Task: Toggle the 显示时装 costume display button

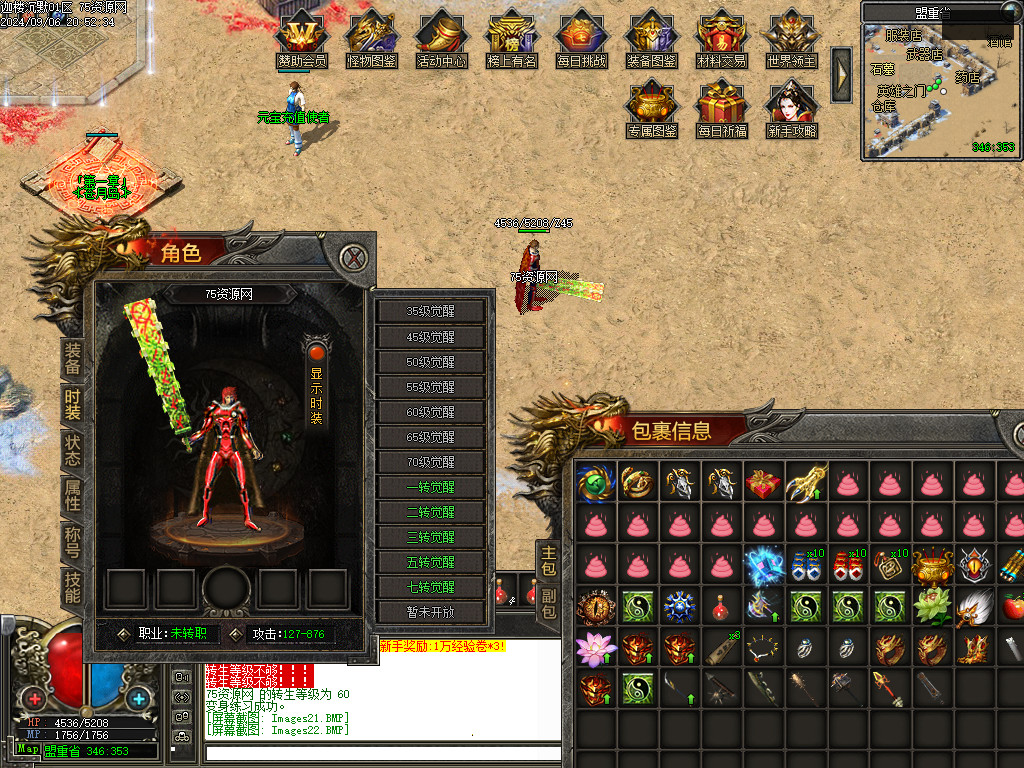Action: pyautogui.click(x=316, y=385)
